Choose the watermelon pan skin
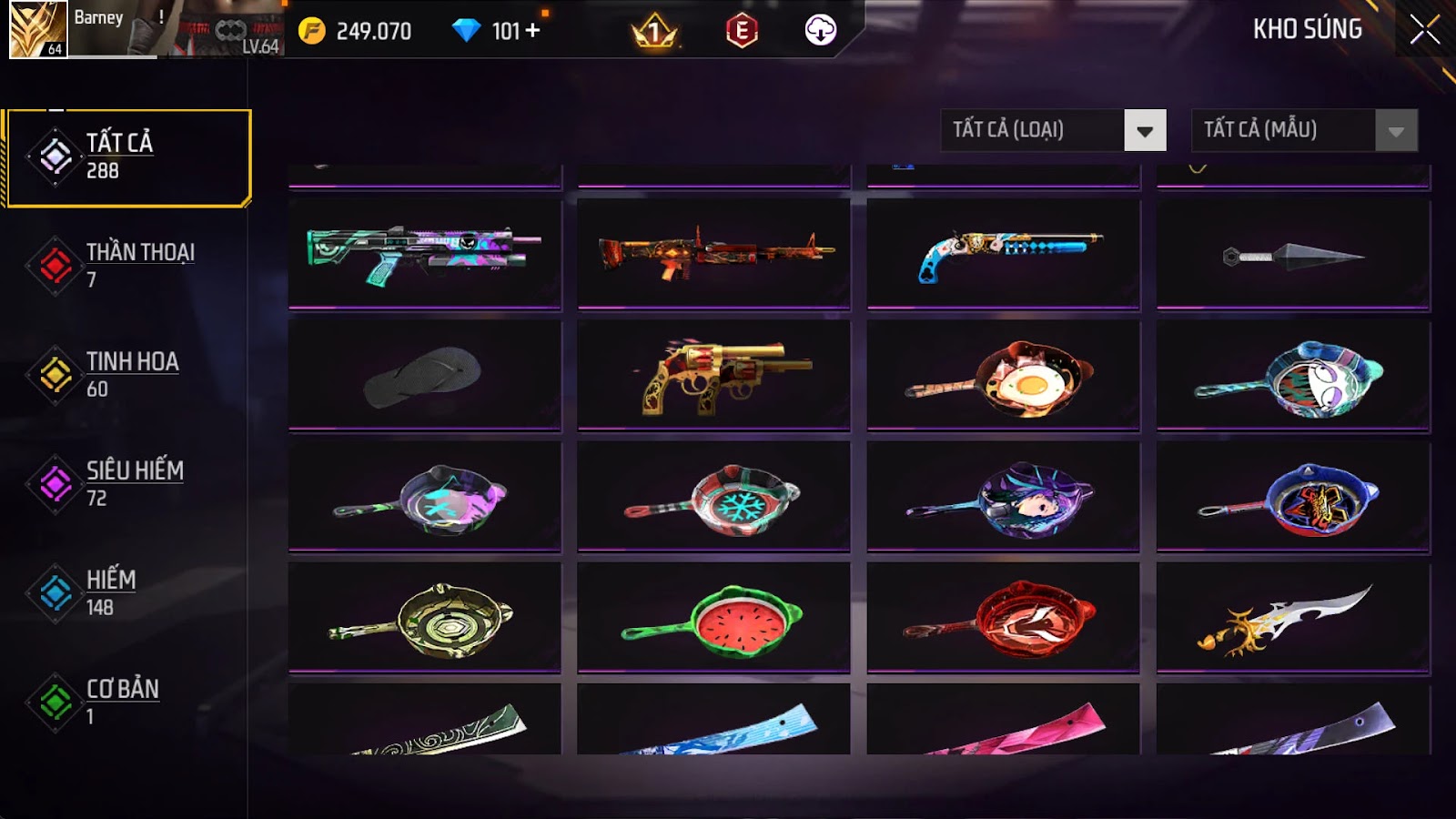 713,617
